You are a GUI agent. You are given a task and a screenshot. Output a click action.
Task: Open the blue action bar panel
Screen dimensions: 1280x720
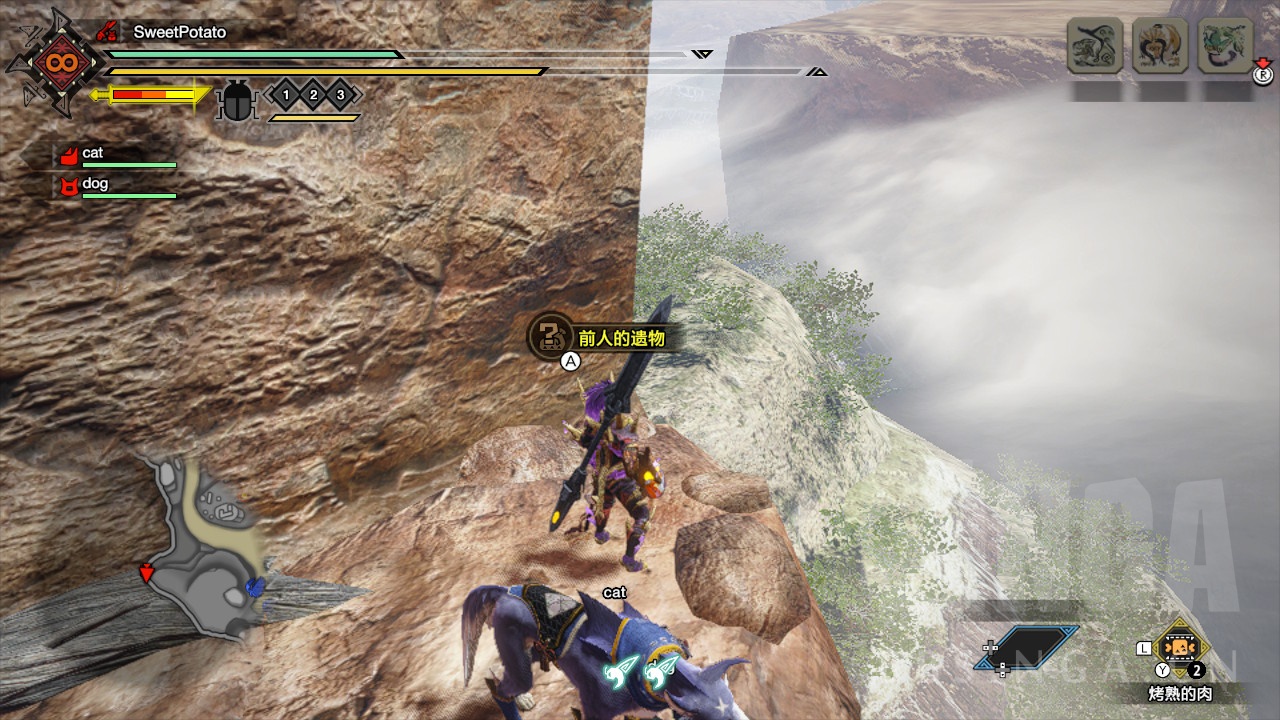tap(1028, 647)
